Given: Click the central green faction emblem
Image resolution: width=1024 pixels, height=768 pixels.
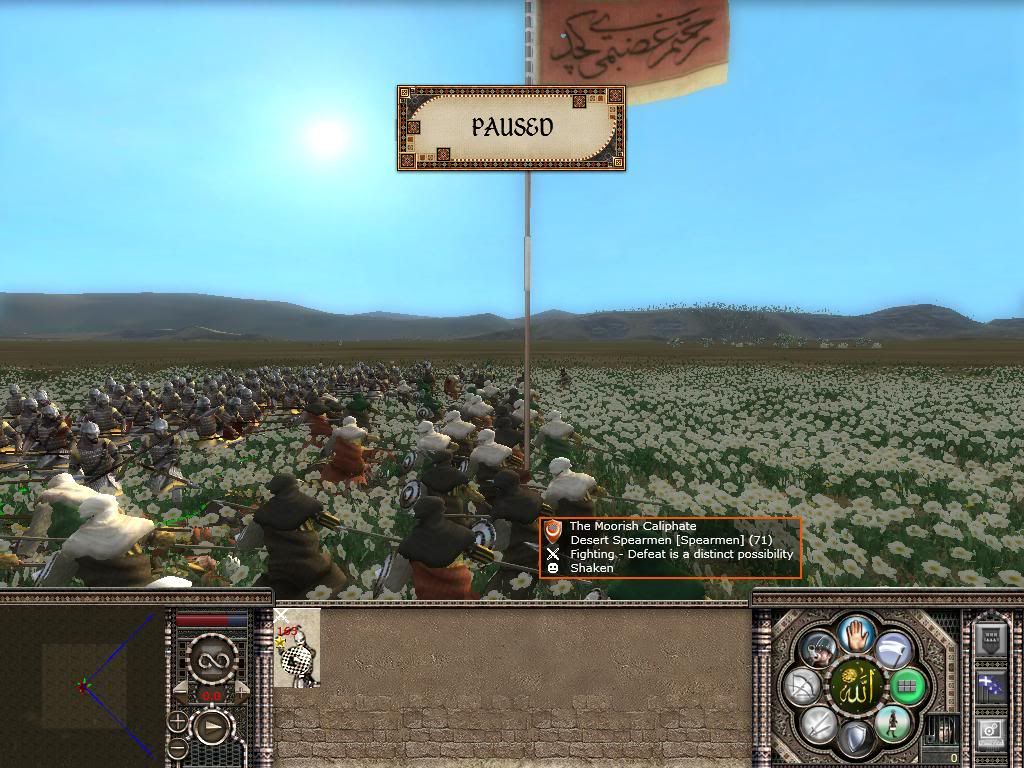Looking at the screenshot, I should 855,687.
